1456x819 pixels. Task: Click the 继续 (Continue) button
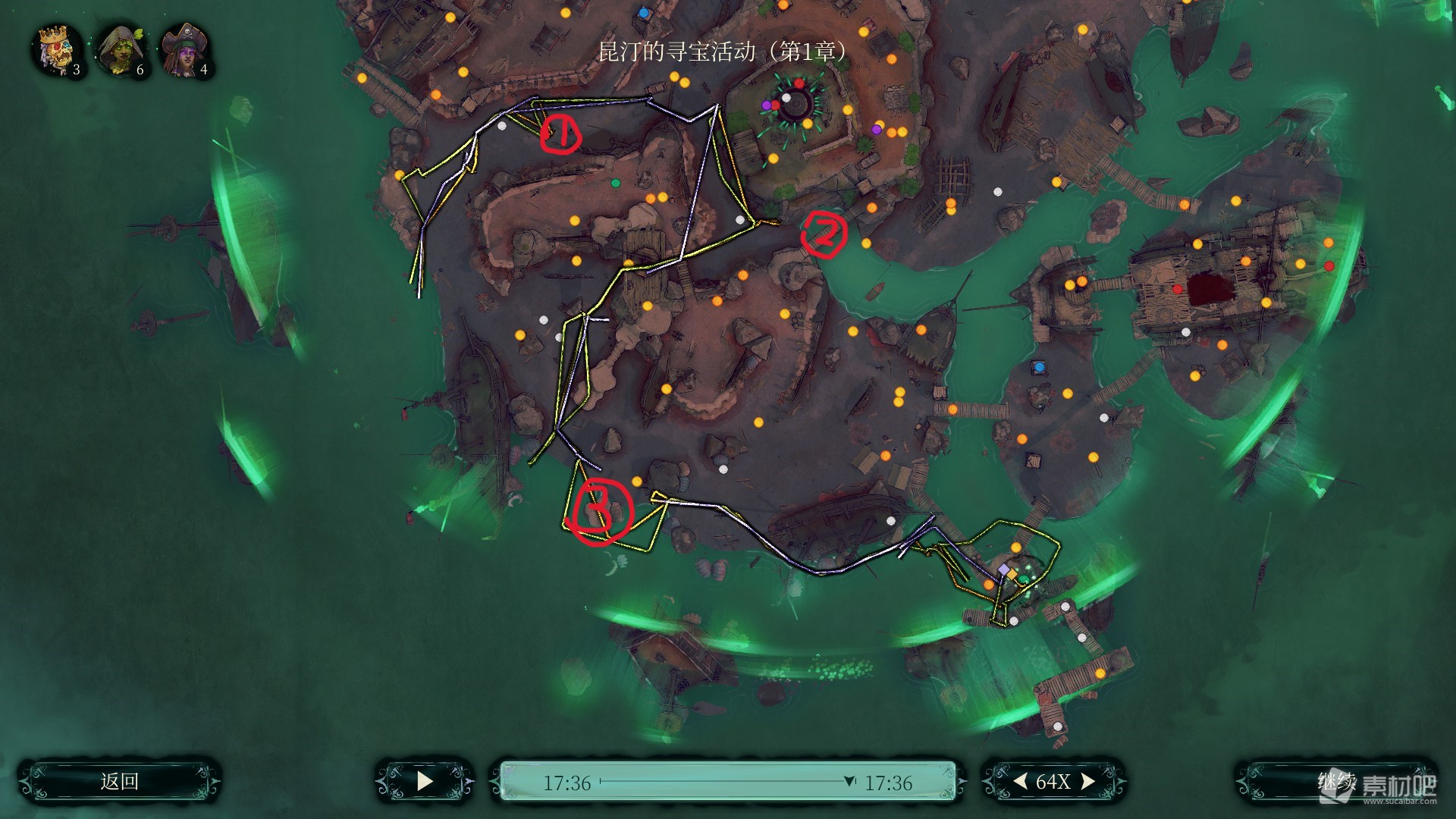1336,781
